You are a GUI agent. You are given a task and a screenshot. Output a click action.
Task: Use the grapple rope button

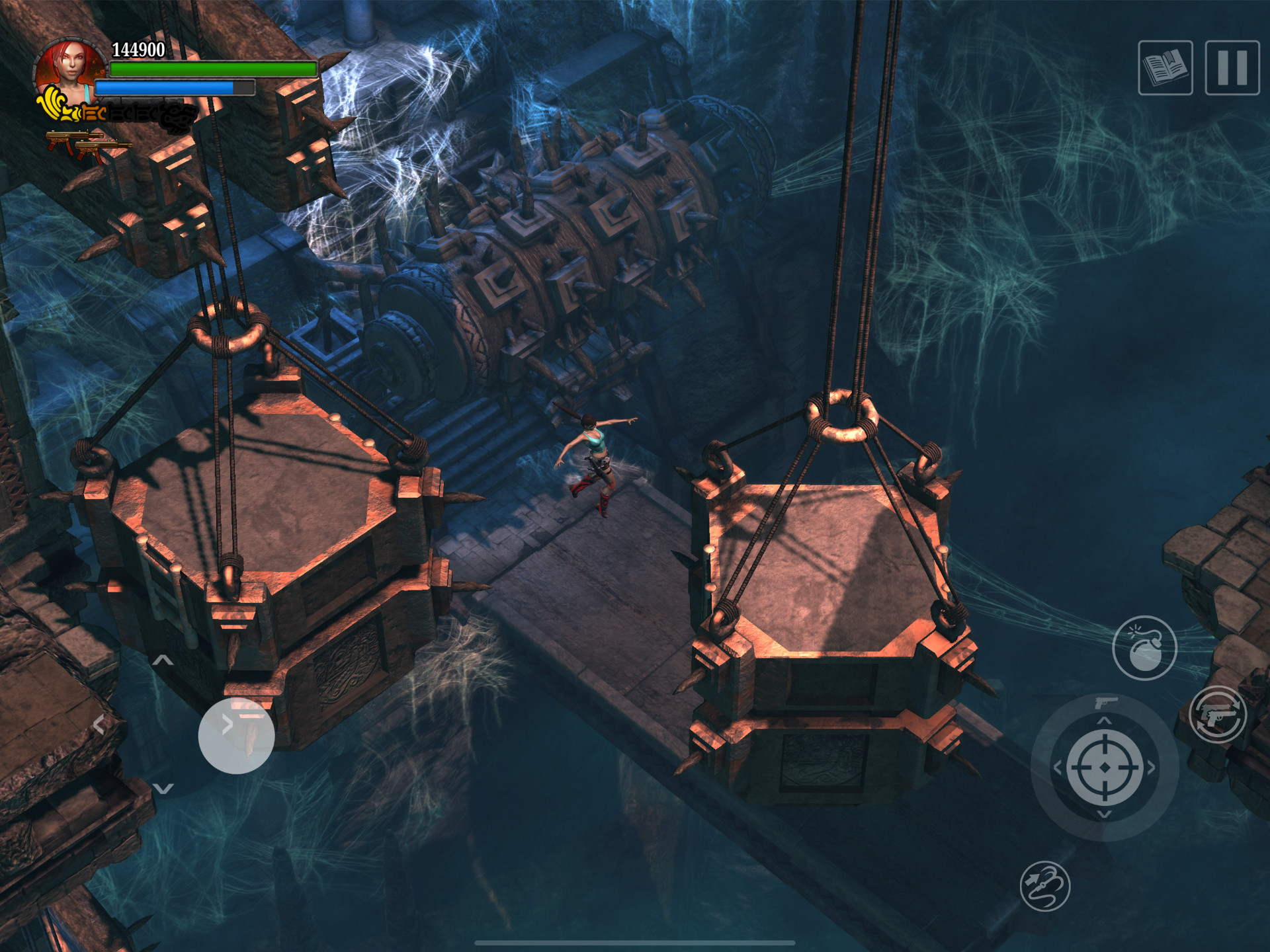point(1044,886)
